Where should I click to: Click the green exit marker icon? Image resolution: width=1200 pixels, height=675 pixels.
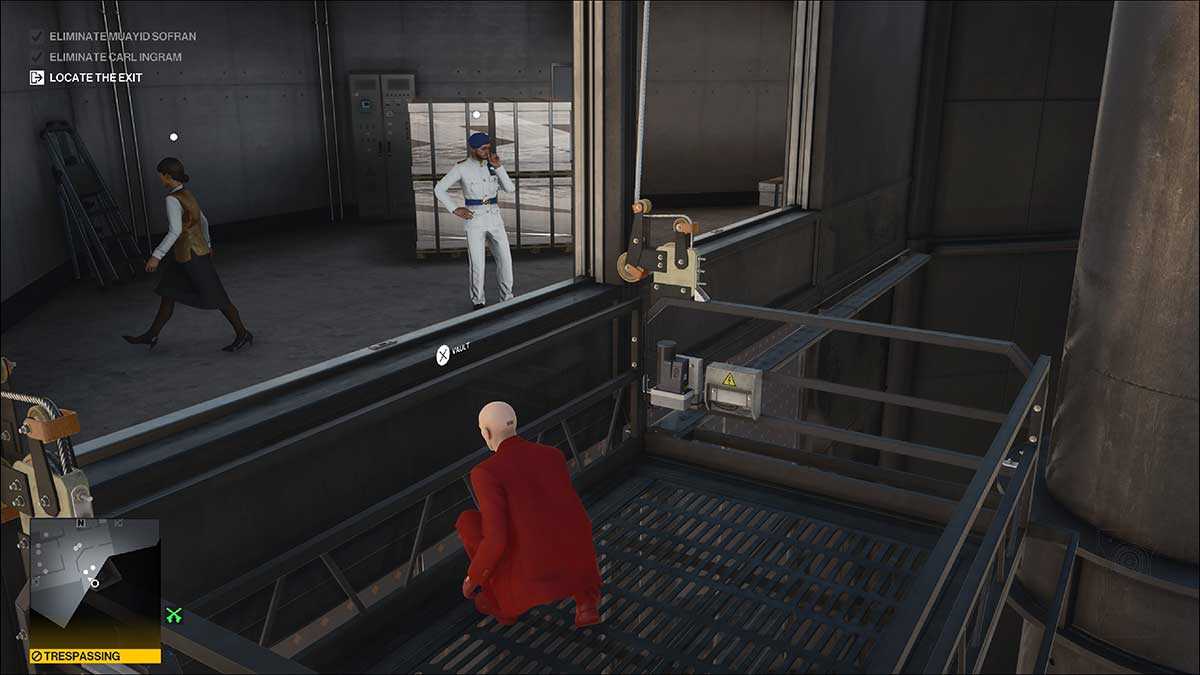[174, 616]
